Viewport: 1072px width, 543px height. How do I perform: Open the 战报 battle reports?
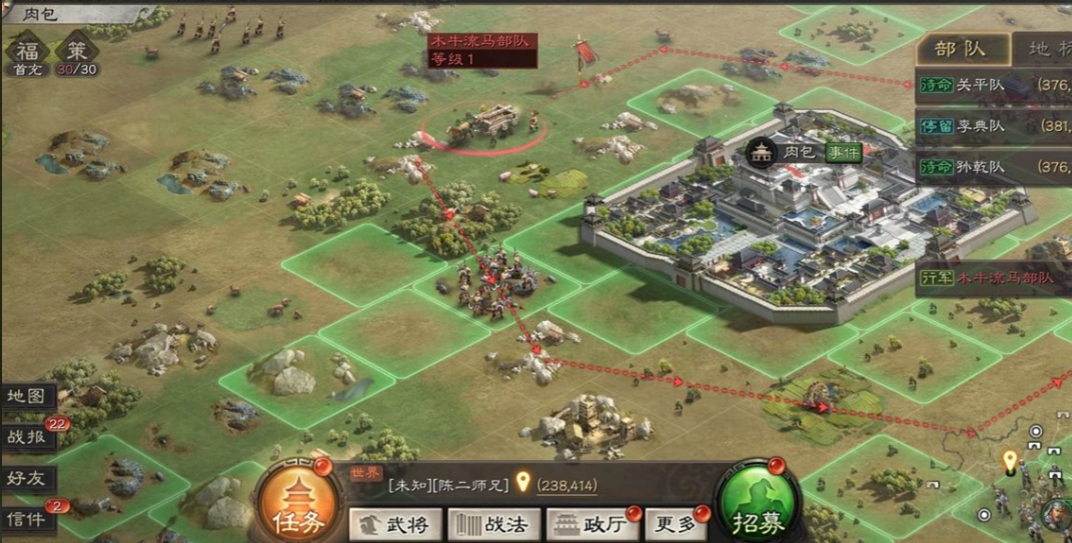click(28, 437)
